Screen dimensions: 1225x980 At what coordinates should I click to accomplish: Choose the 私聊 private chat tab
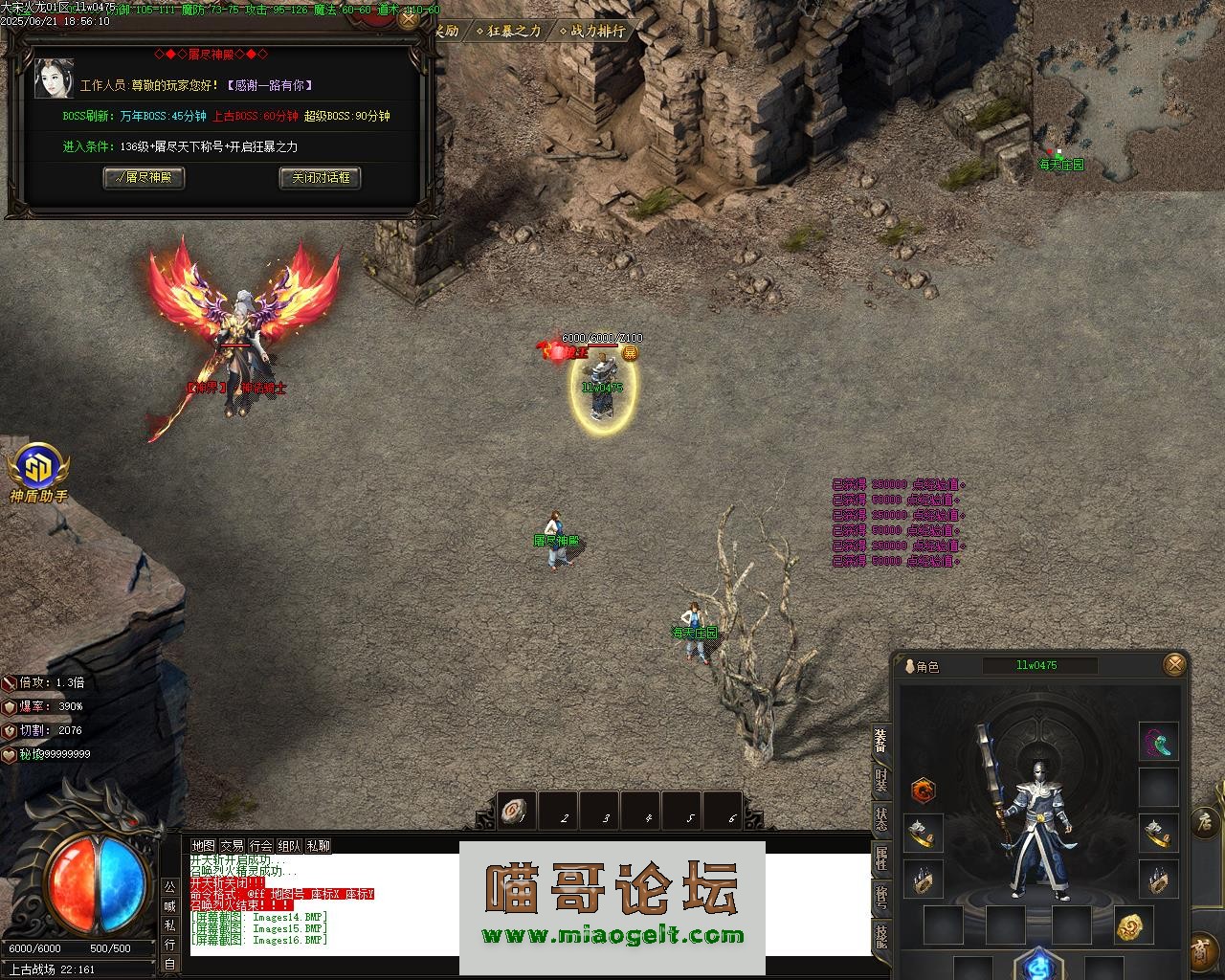pos(318,846)
